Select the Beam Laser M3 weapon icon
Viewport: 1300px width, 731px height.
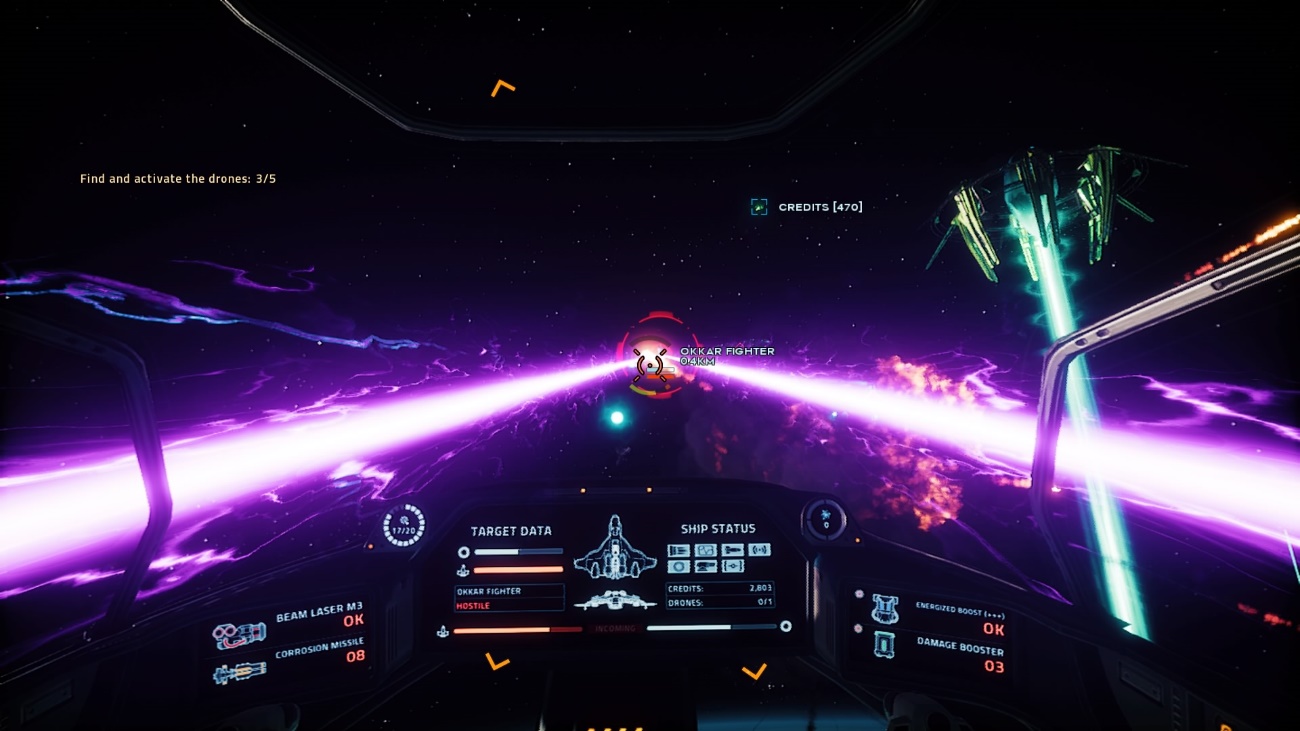coord(239,635)
